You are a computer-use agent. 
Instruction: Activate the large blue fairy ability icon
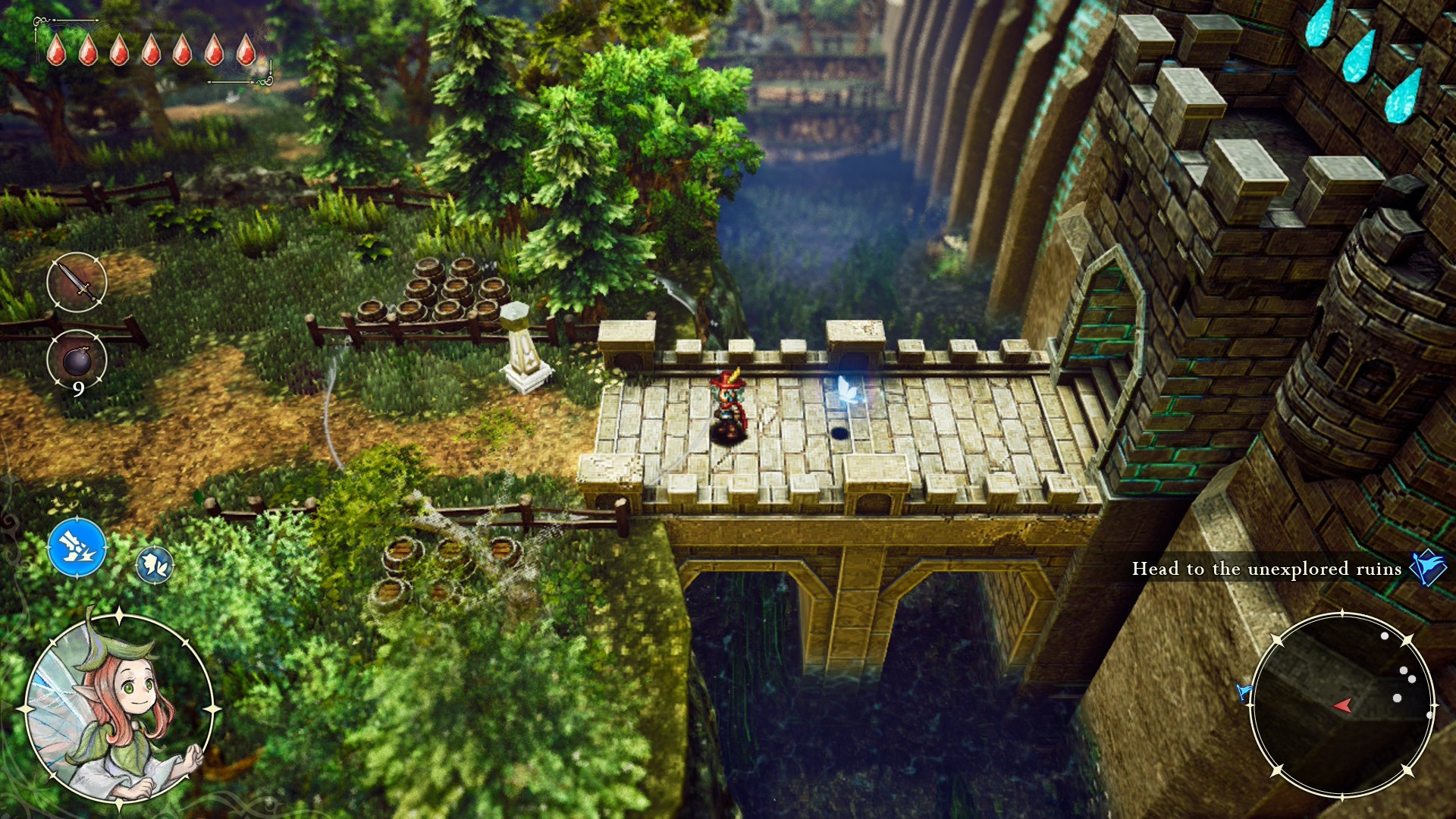(77, 548)
